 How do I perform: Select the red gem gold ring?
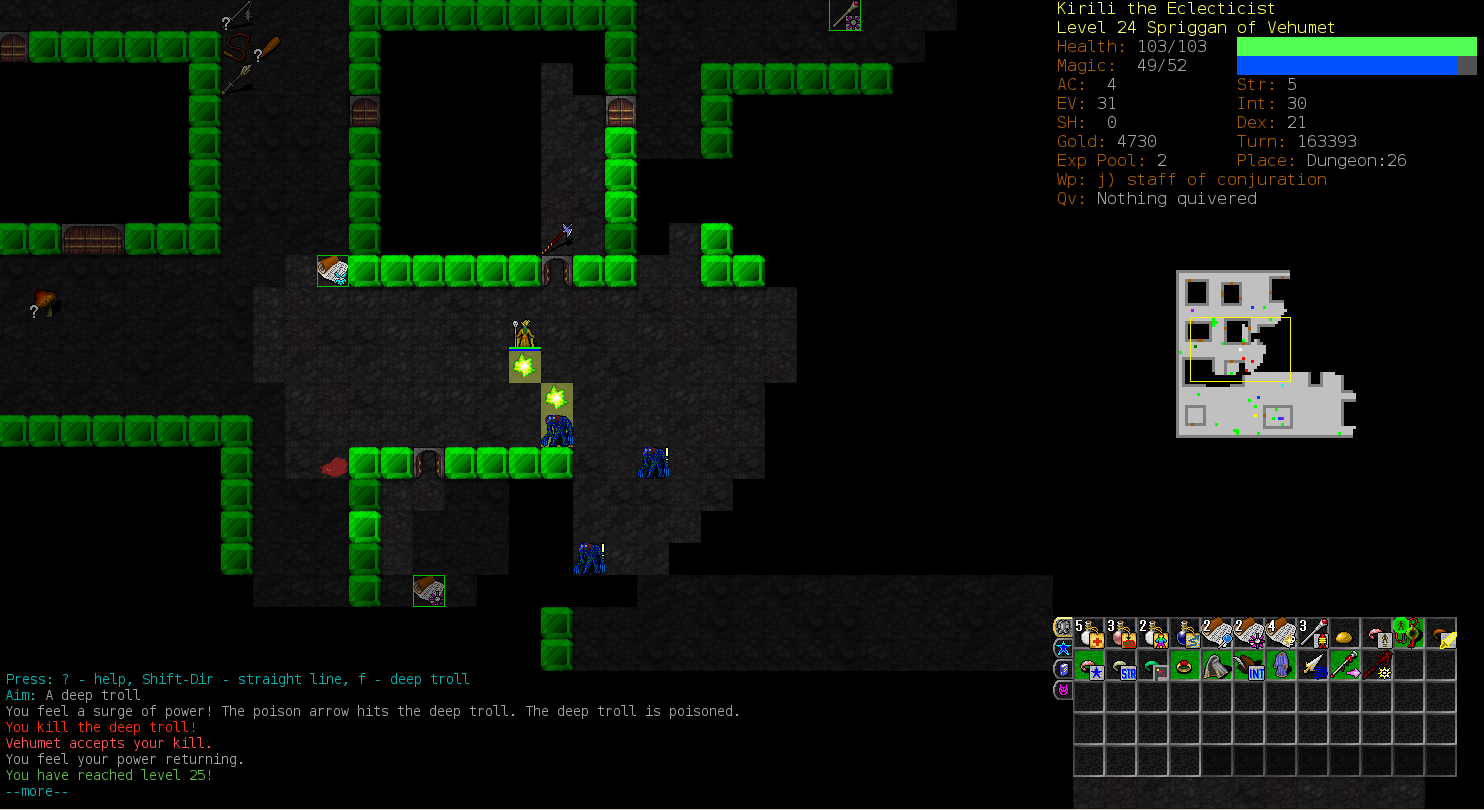coord(1185,665)
